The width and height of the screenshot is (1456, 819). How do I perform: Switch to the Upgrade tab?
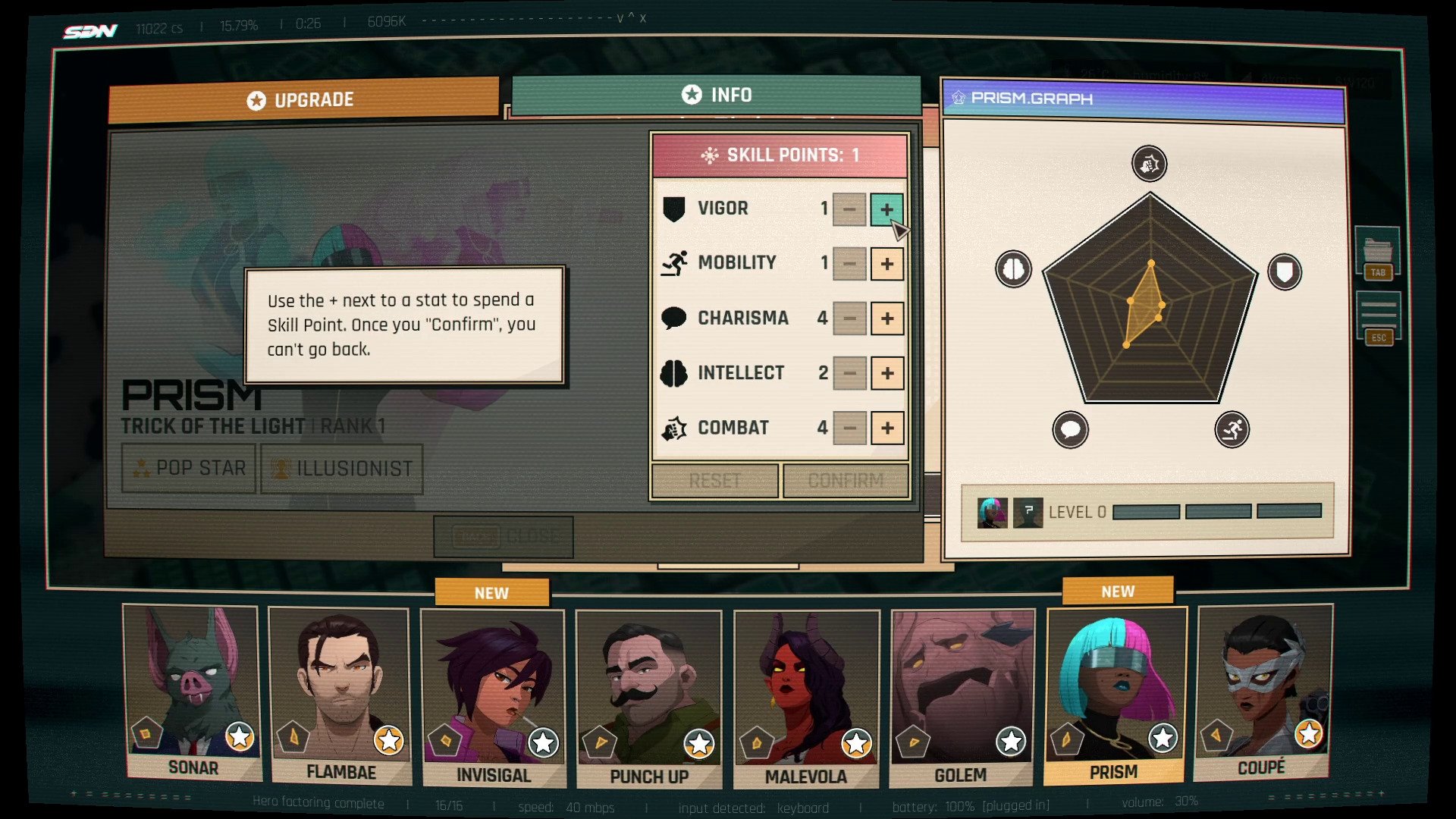[x=303, y=100]
